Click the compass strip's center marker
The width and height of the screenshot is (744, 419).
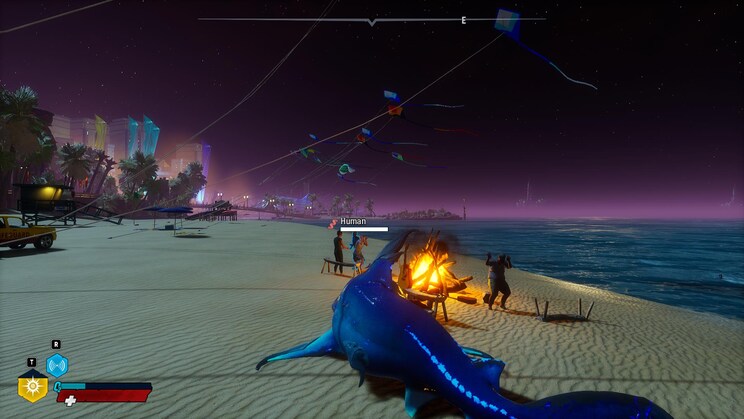click(372, 21)
